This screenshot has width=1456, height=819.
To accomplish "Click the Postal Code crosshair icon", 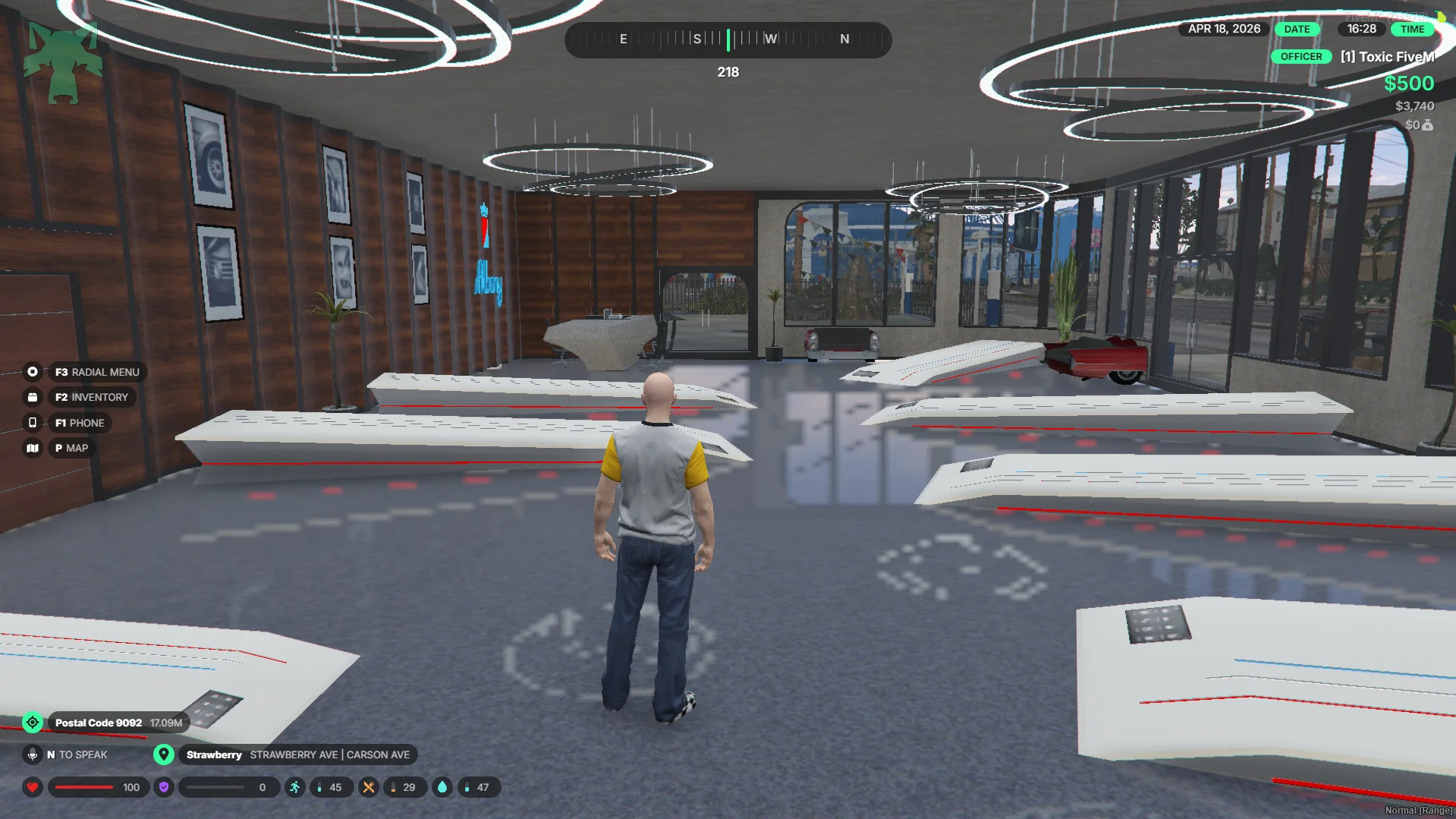I will pos(33,723).
